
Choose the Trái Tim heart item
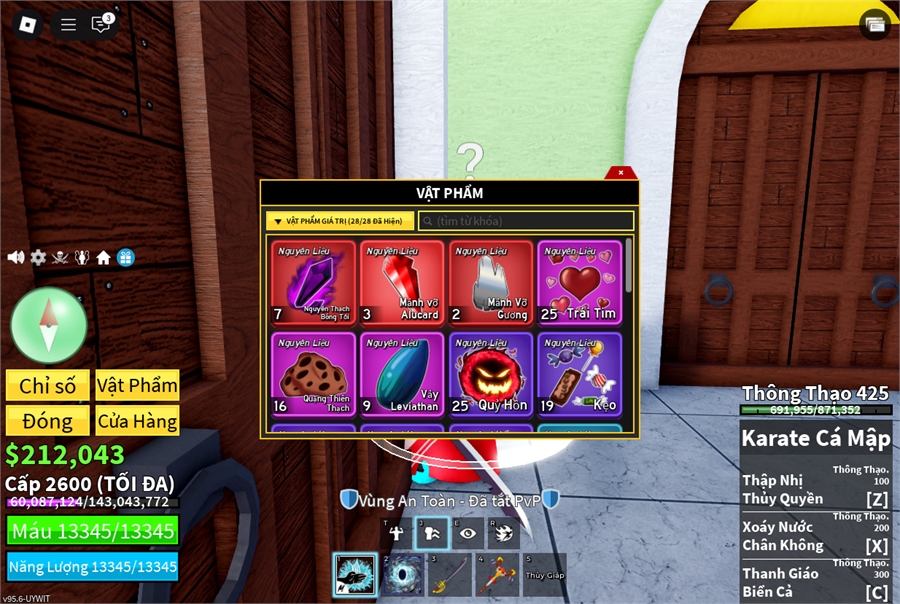click(579, 283)
